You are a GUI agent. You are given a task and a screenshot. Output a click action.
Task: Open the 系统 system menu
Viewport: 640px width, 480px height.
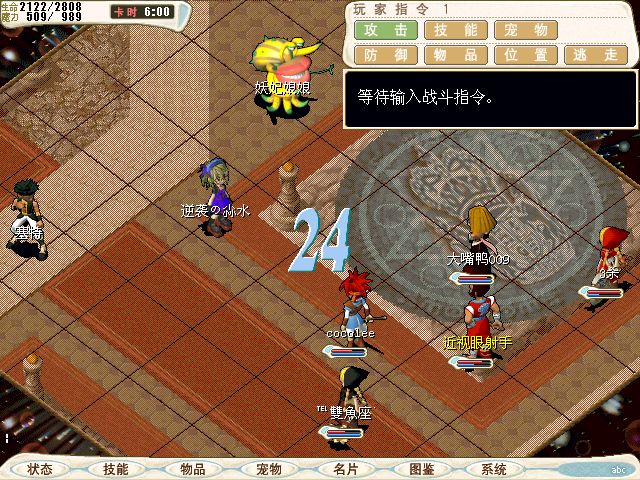point(493,469)
